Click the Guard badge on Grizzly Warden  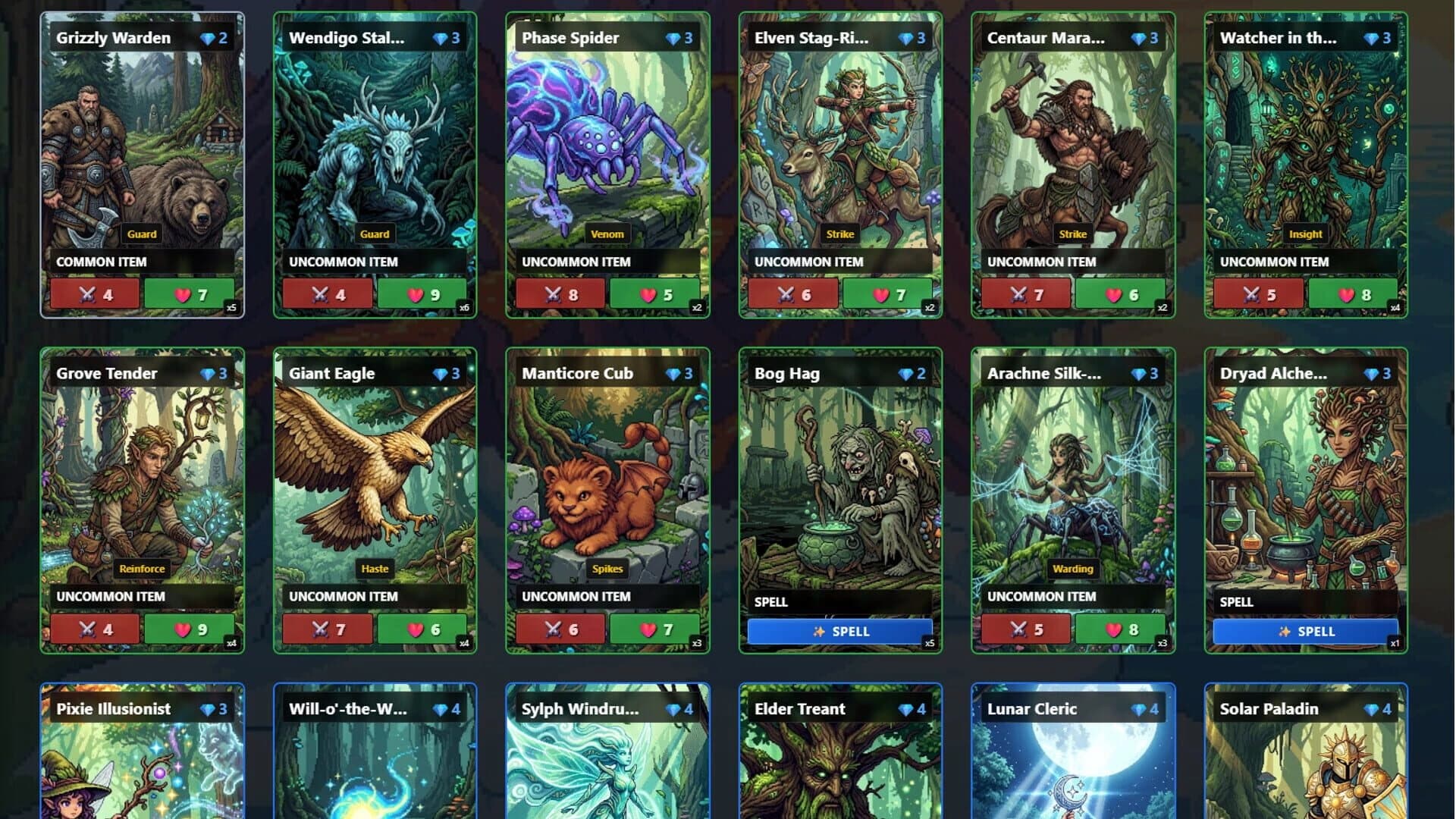[142, 234]
